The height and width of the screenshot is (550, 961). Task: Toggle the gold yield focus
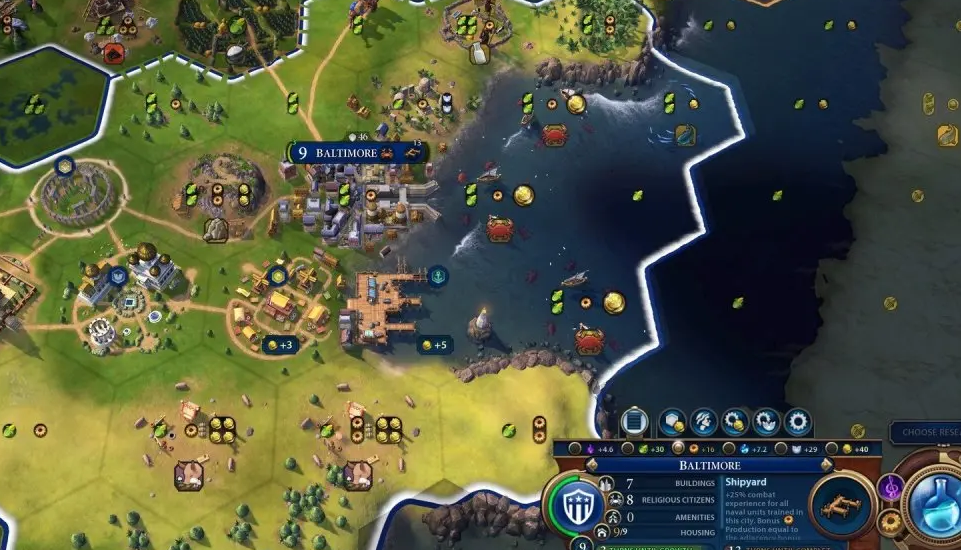coord(830,450)
